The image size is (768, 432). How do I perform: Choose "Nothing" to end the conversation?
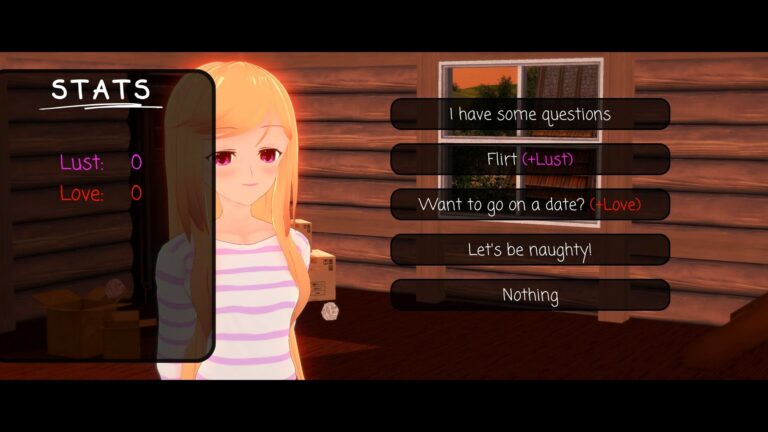[x=530, y=294]
